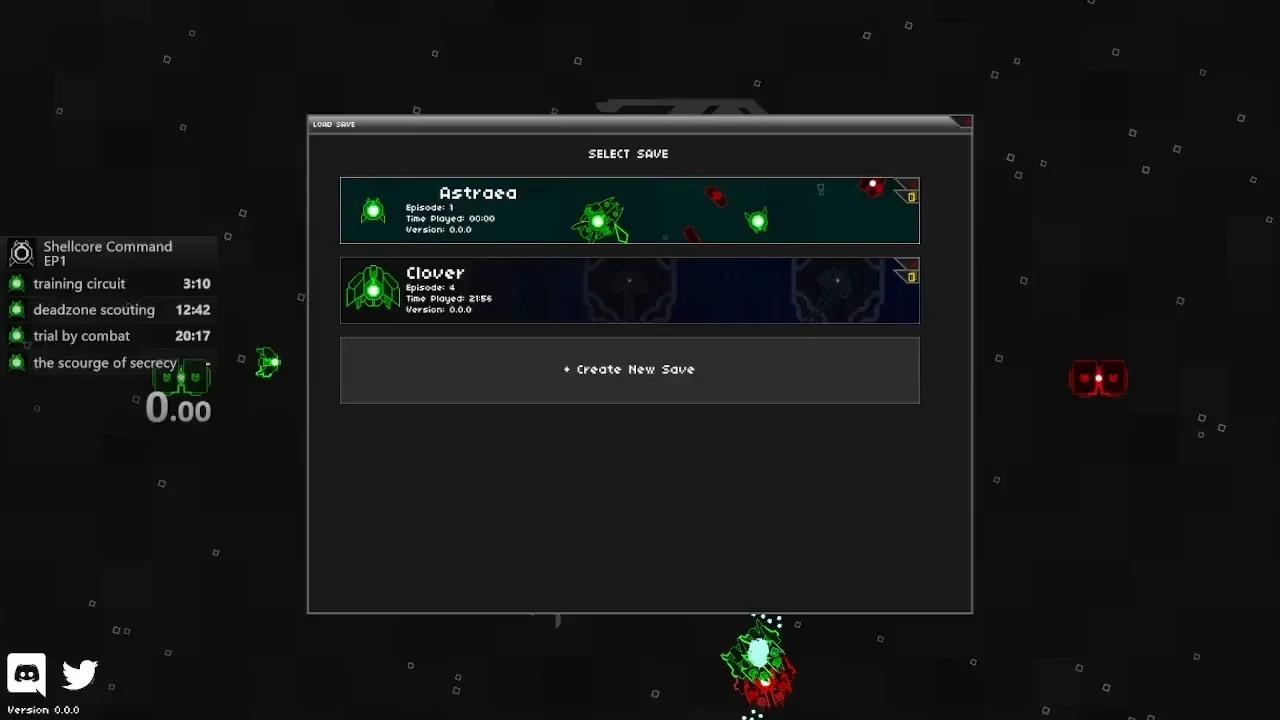
Task: Click the 0.00 speedrun timer display
Action: (x=178, y=407)
